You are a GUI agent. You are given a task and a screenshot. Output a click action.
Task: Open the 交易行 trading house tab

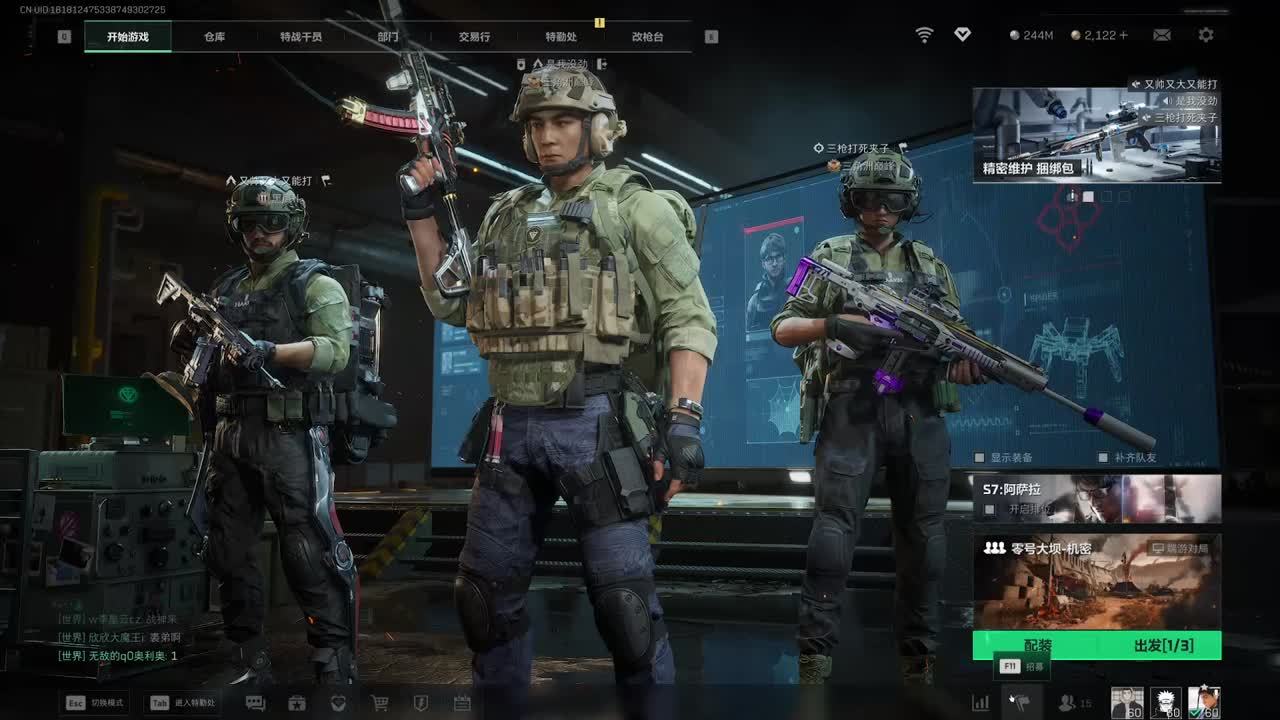pos(474,37)
